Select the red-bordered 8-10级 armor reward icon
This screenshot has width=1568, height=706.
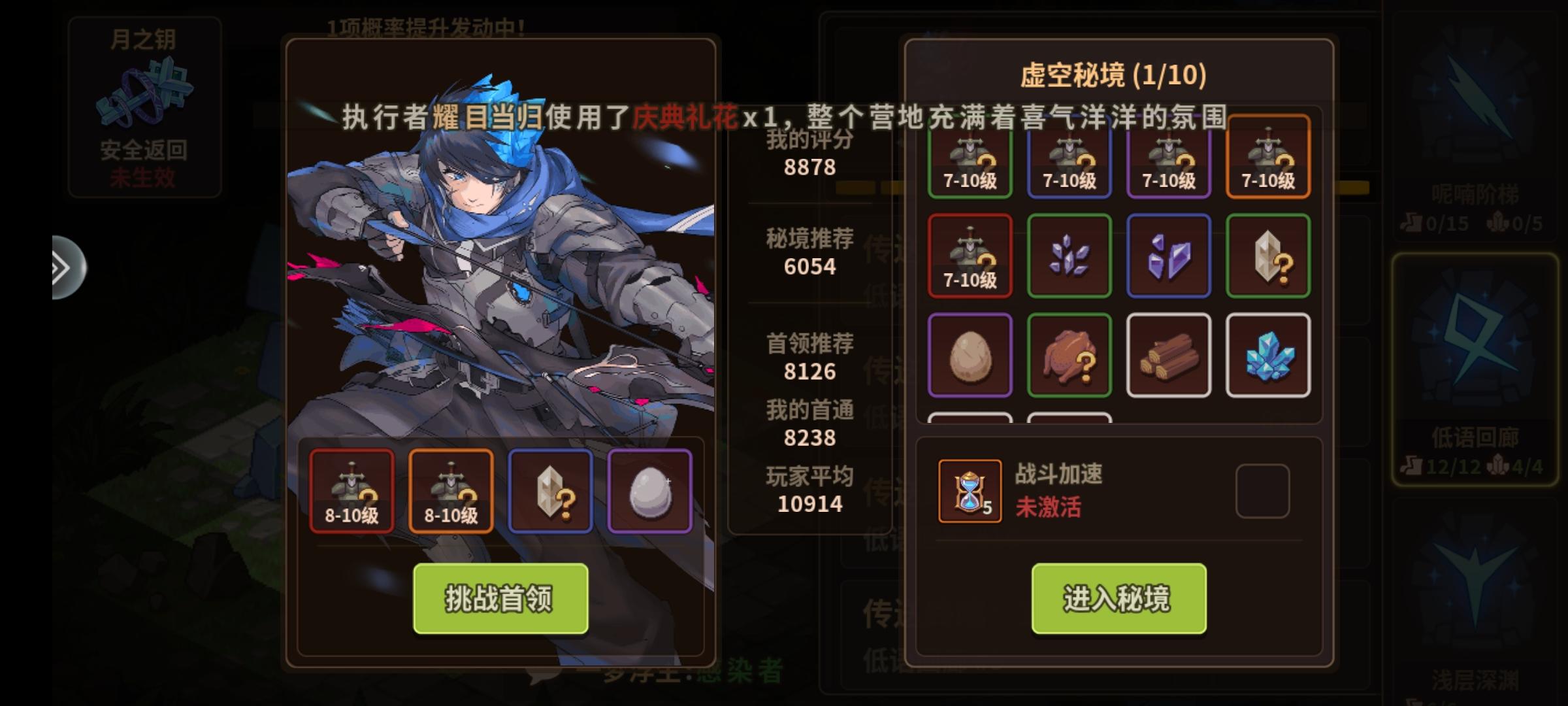click(351, 490)
